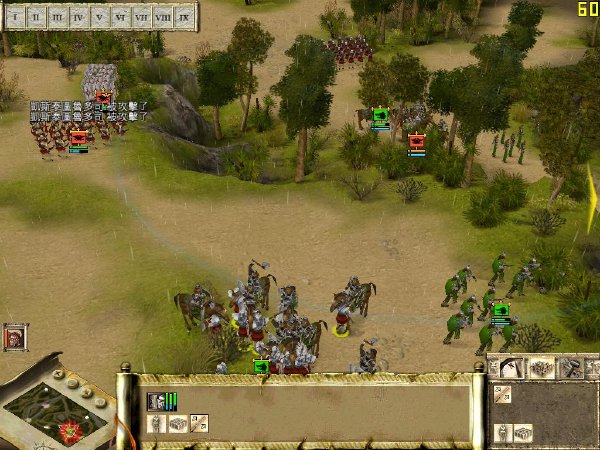Choose control group V
The height and width of the screenshot is (450, 600).
100,17
